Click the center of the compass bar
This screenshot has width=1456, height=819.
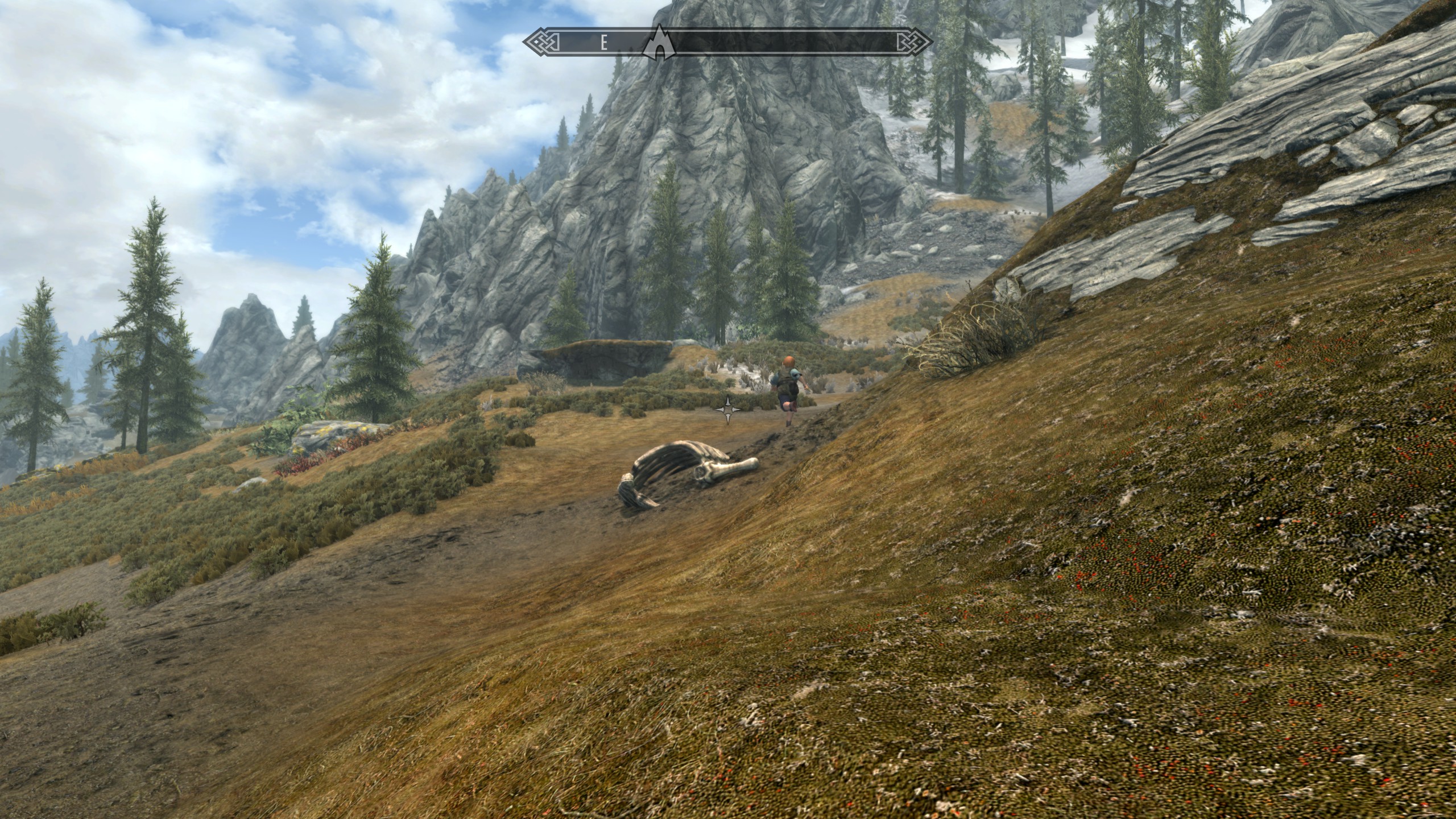click(728, 42)
